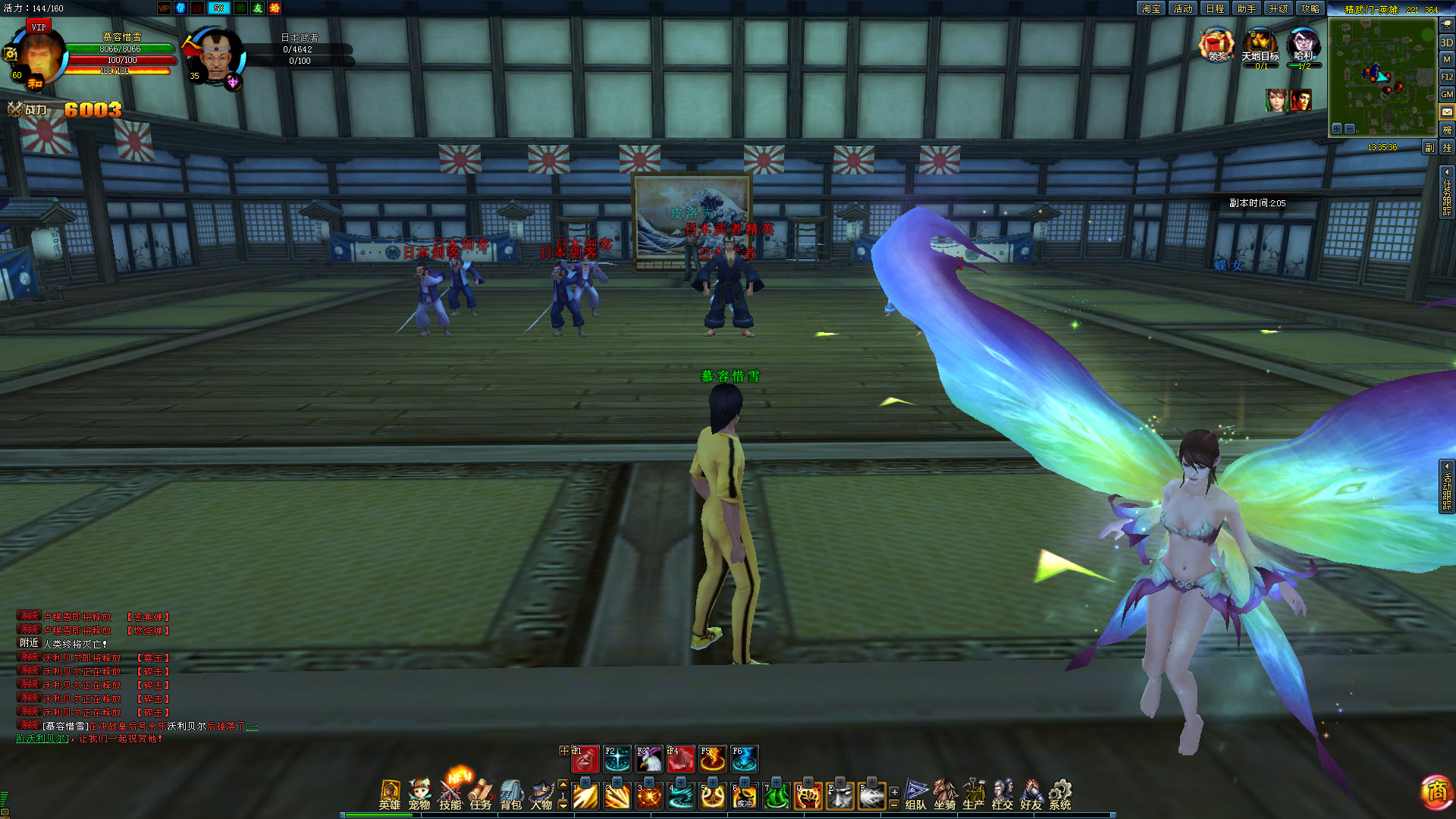Trigger the fist skill on key Q
Screen dimensions: 1456x819
pyautogui.click(x=808, y=795)
